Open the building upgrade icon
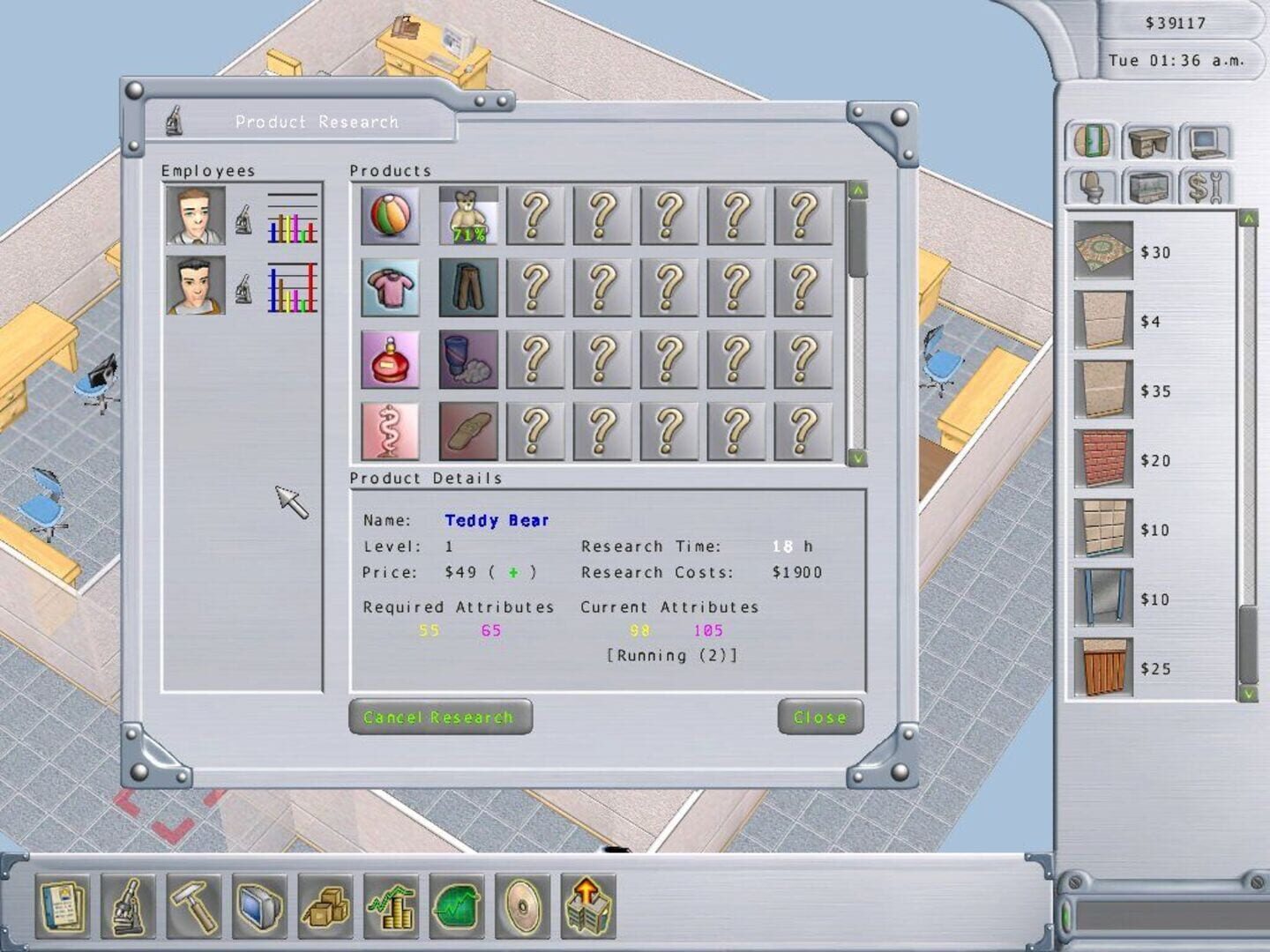Screen dimensions: 1270x952 point(586,904)
